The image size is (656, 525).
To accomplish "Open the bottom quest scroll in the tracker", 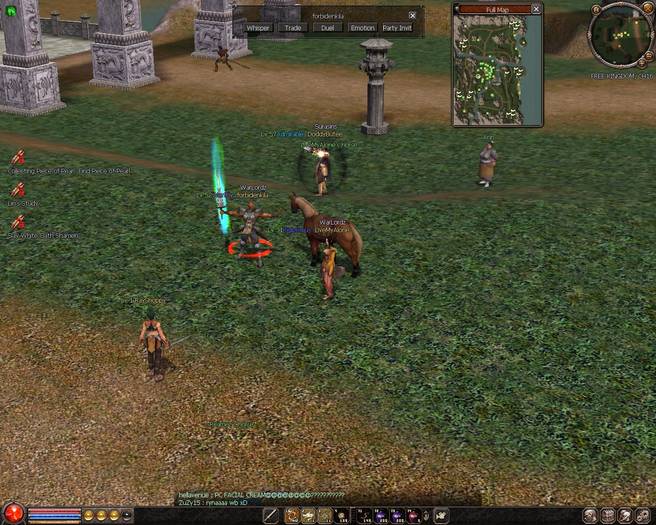I will (x=18, y=222).
